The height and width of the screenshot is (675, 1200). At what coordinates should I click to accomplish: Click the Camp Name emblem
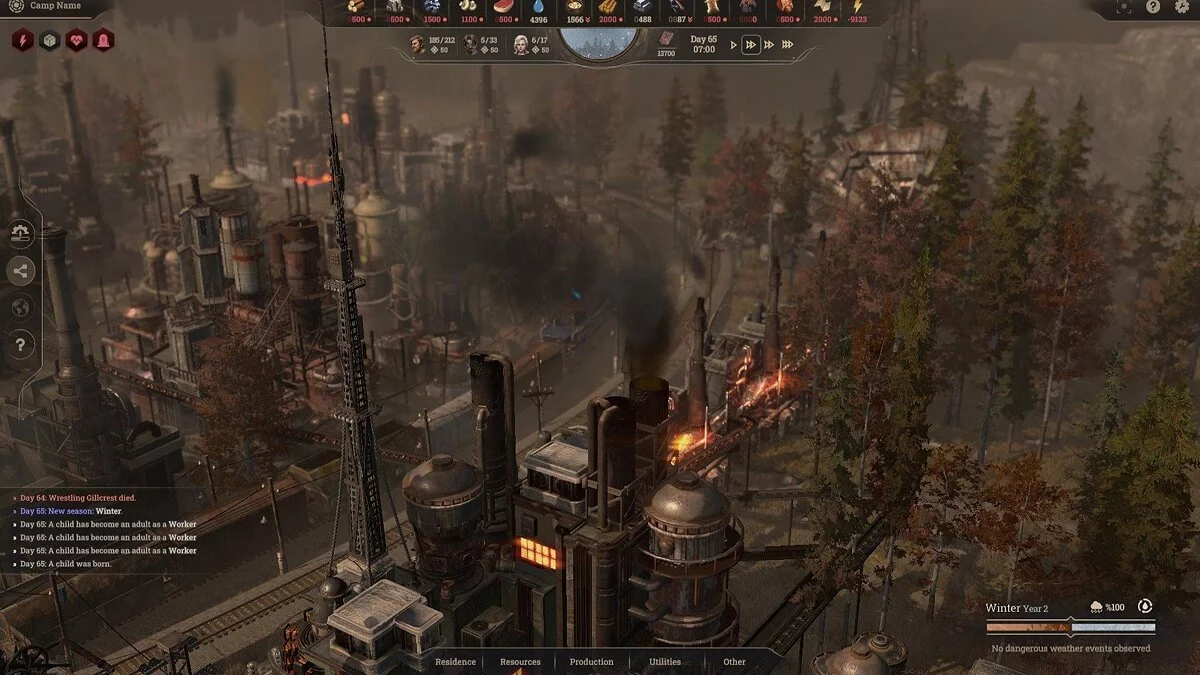coord(15,6)
